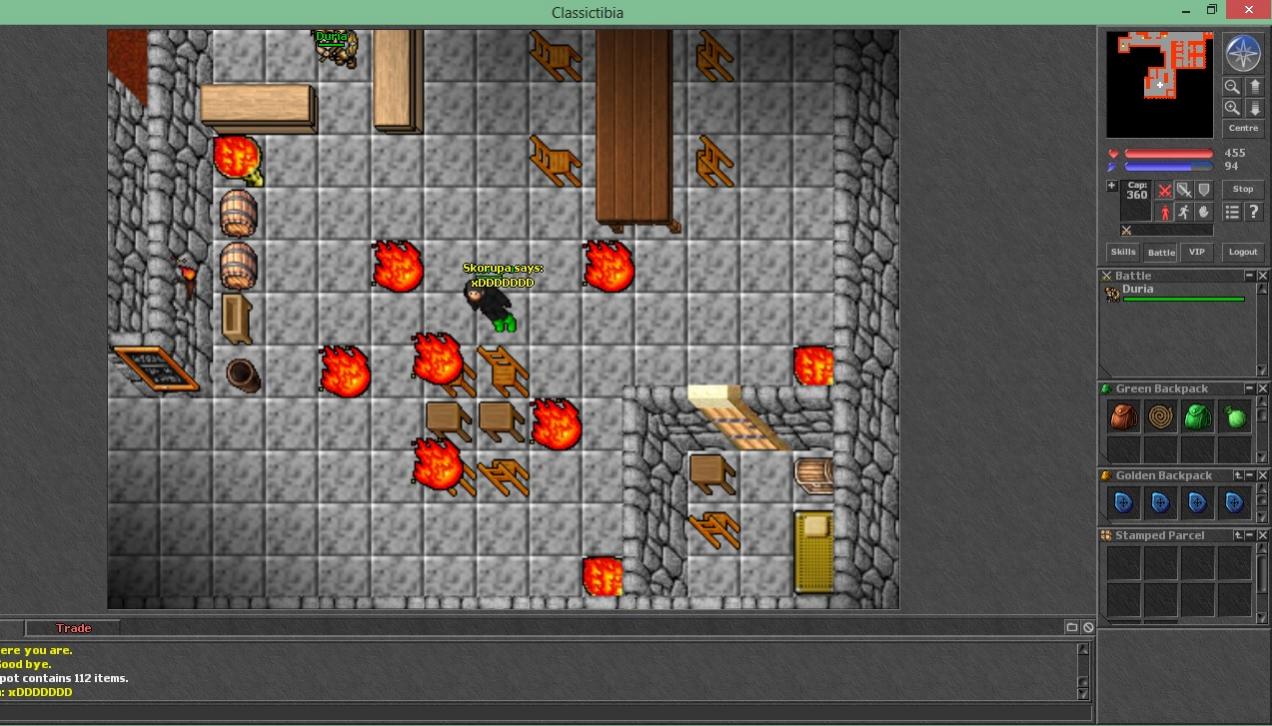Move the minimap up one floor
The width and height of the screenshot is (1272, 726).
1254,87
